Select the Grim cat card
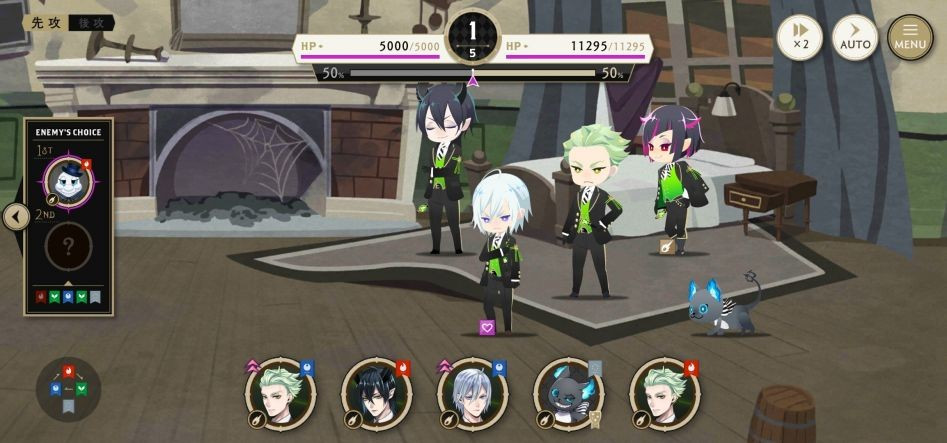 coord(569,393)
